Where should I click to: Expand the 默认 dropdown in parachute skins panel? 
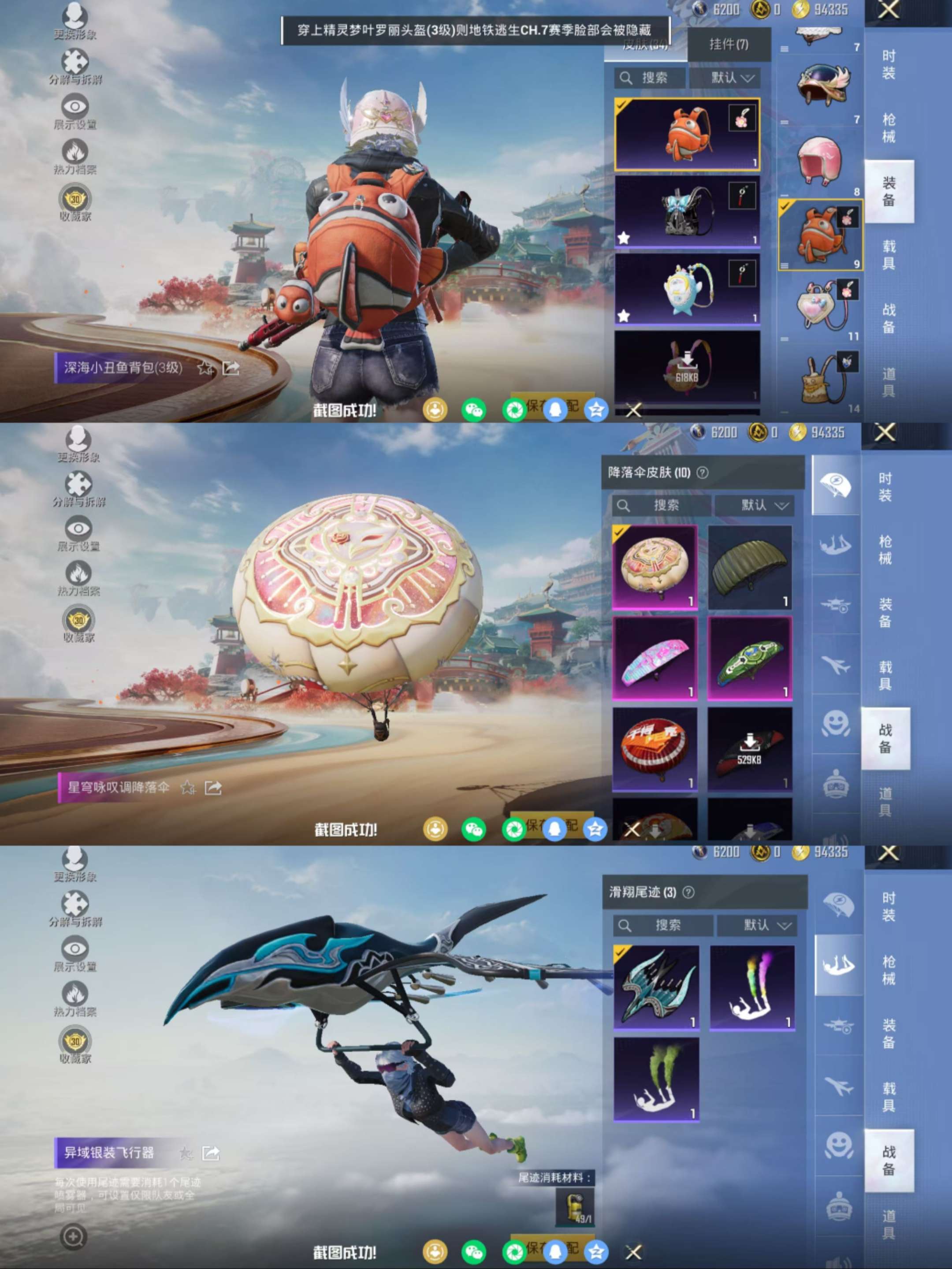click(x=755, y=505)
